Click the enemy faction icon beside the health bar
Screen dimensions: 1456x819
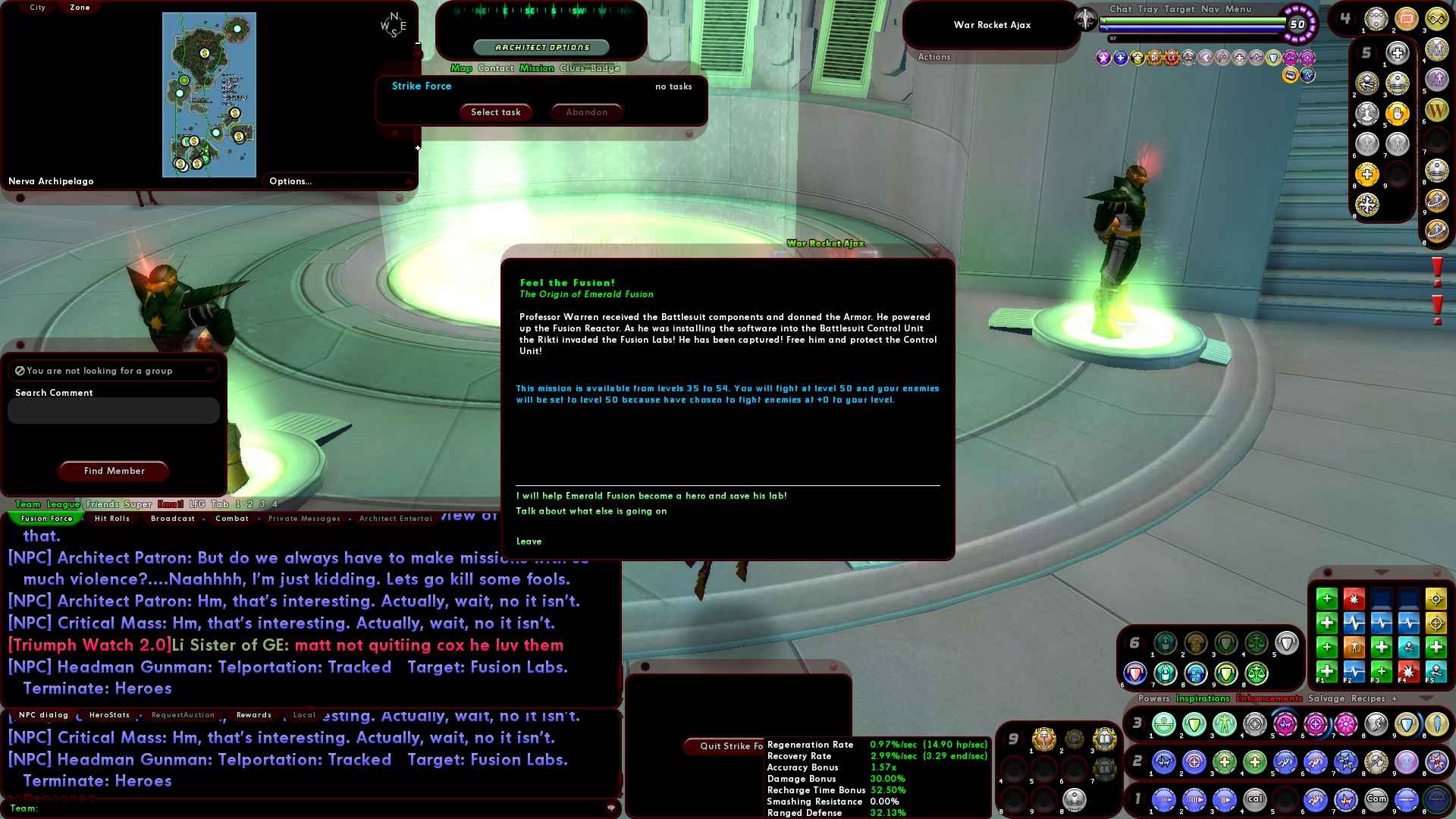(x=1085, y=19)
